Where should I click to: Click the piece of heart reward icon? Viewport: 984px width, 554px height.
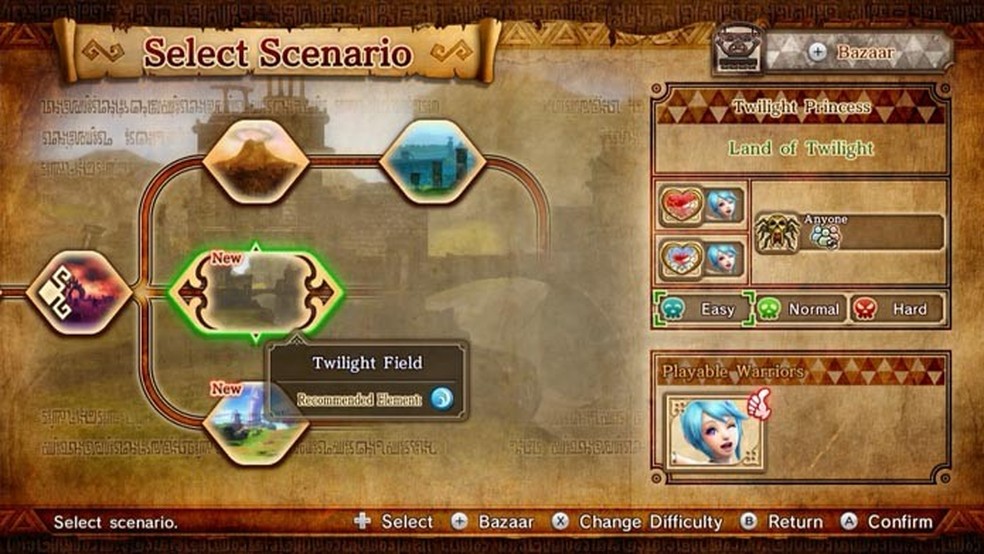pos(682,258)
